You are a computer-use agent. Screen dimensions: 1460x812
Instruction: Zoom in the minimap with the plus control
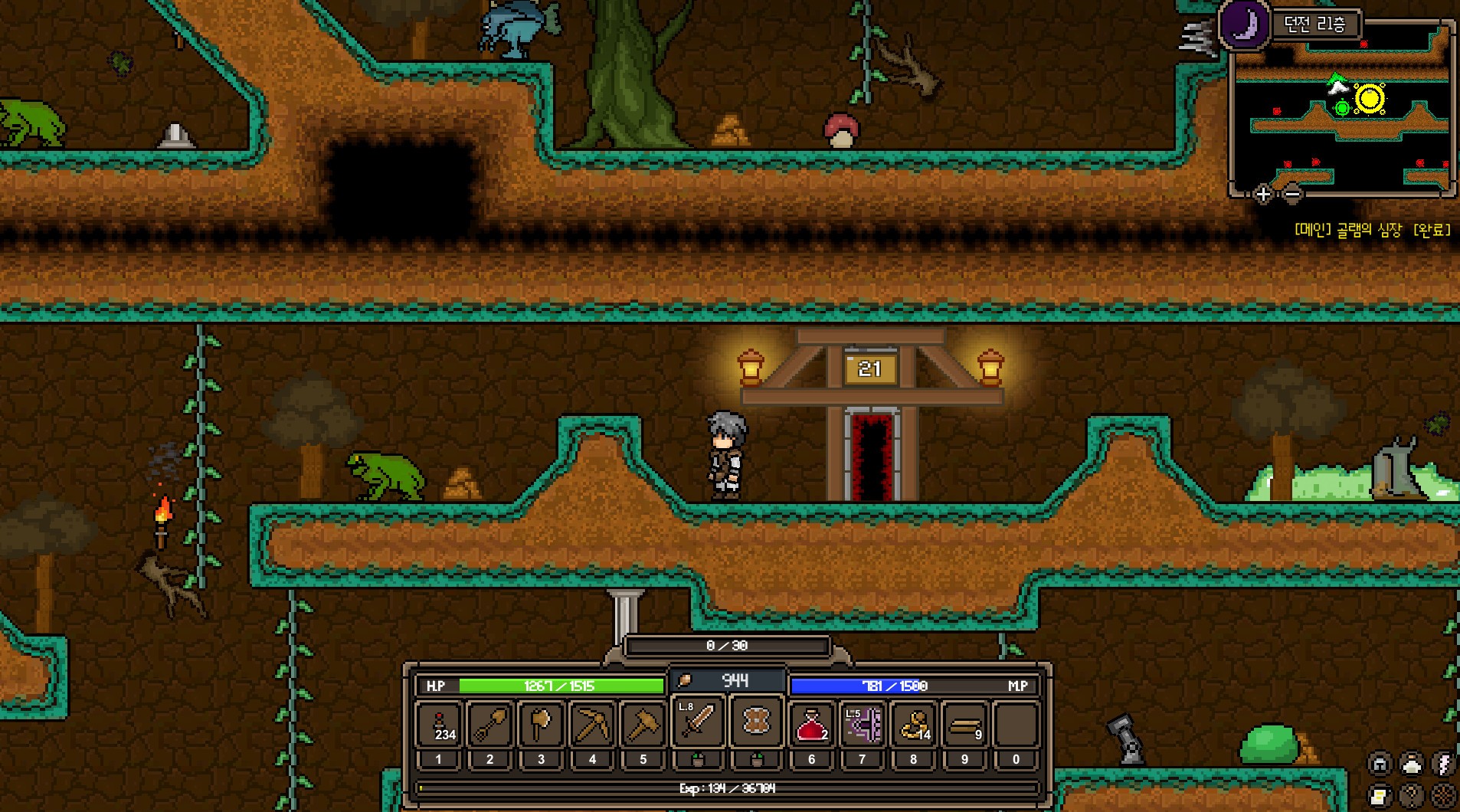pos(1262,194)
